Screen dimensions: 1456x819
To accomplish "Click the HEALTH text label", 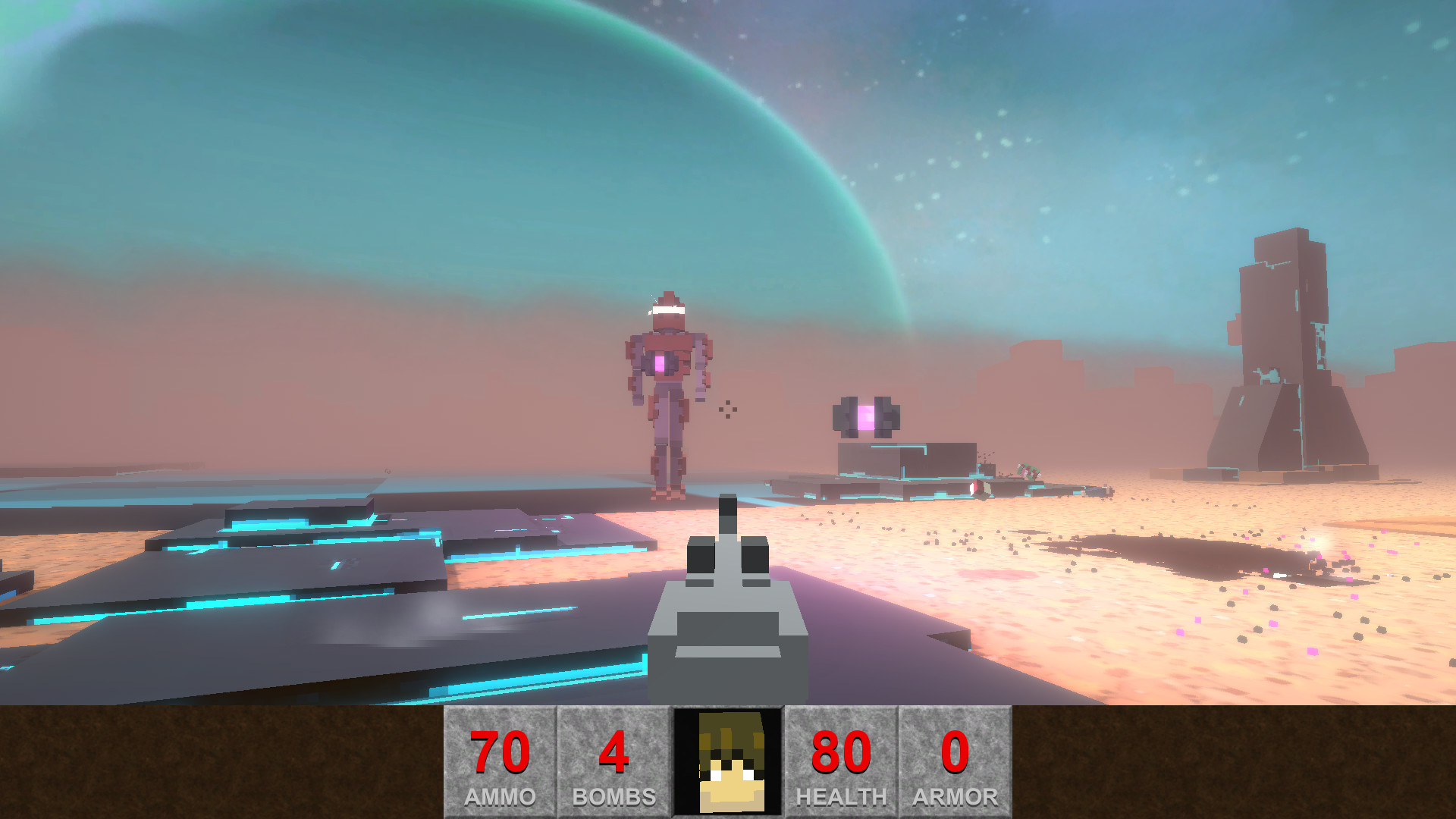I will pos(842,796).
